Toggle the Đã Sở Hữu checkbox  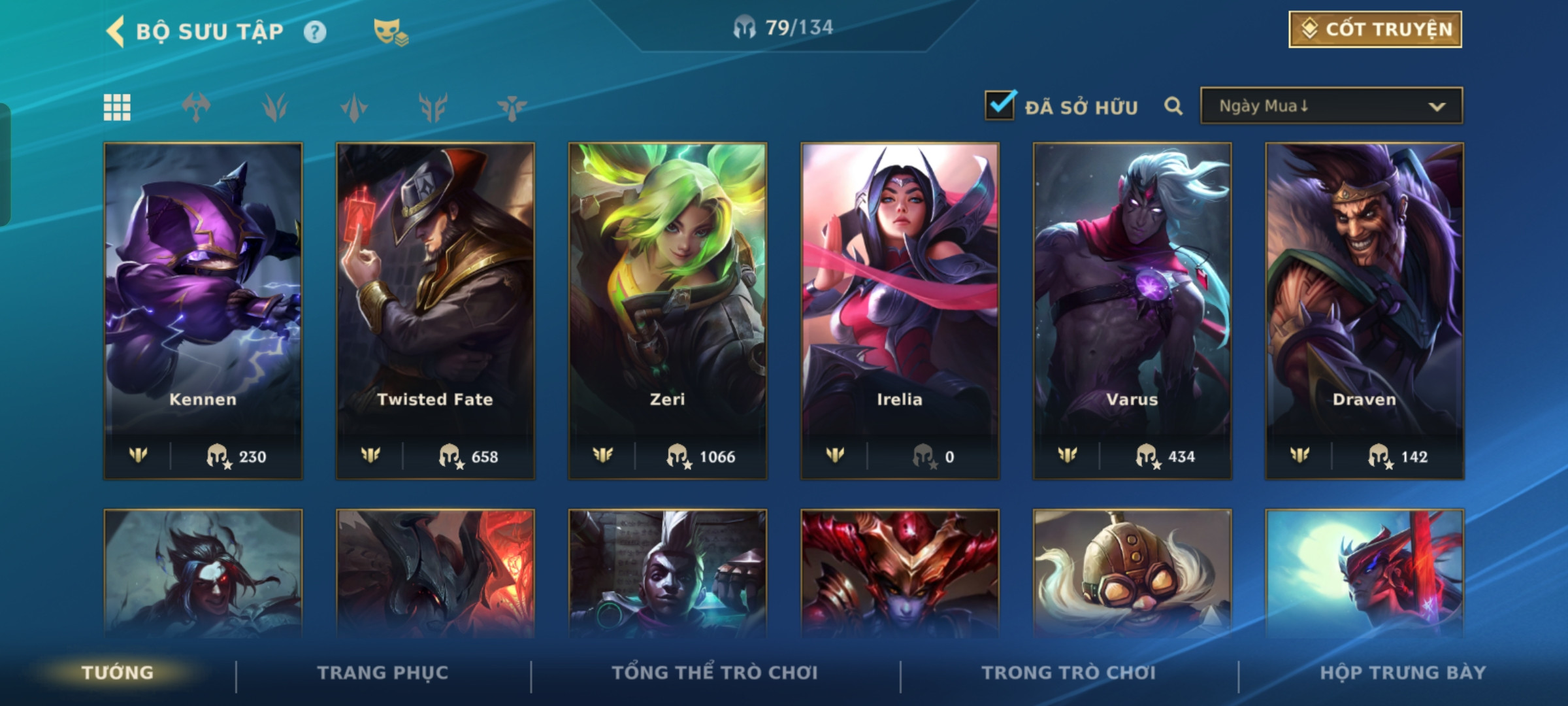[x=1000, y=106]
